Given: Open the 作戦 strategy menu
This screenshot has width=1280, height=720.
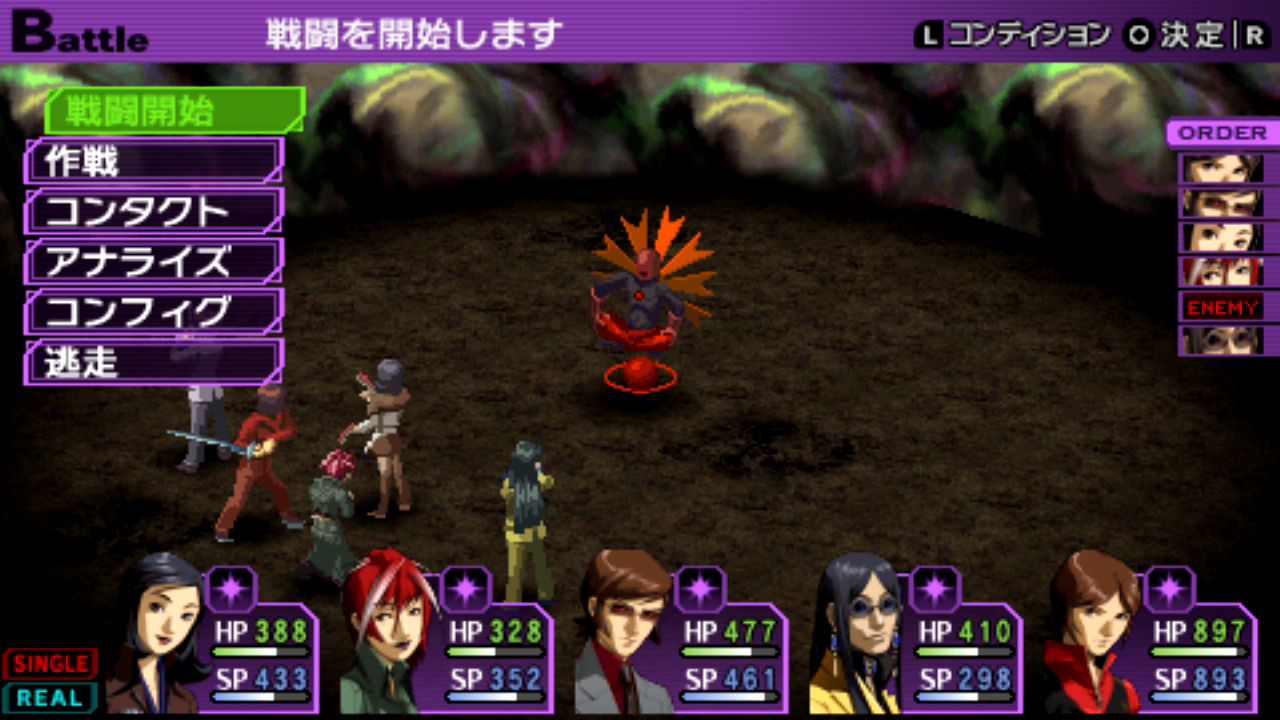Looking at the screenshot, I should pos(153,161).
